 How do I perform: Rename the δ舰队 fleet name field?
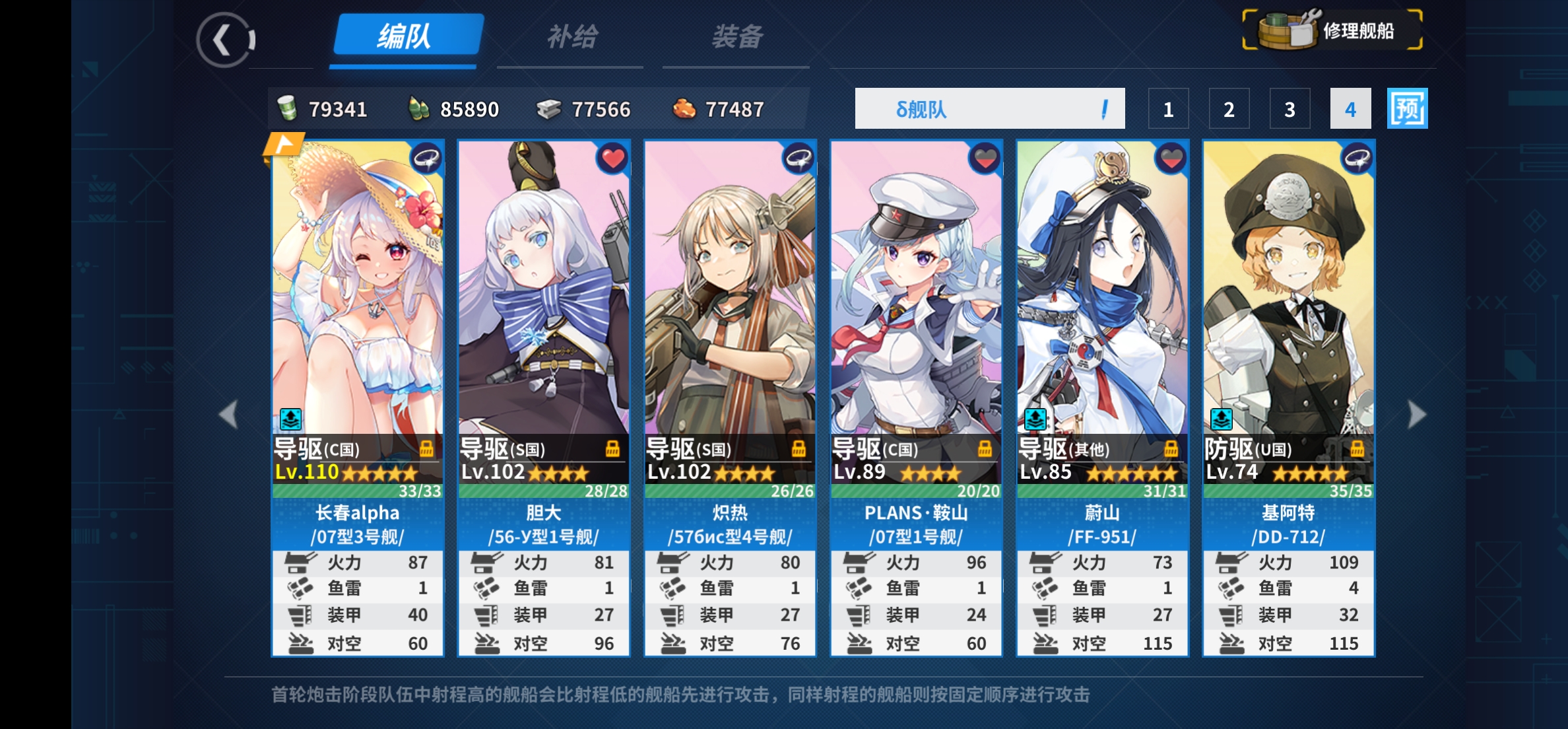point(989,109)
